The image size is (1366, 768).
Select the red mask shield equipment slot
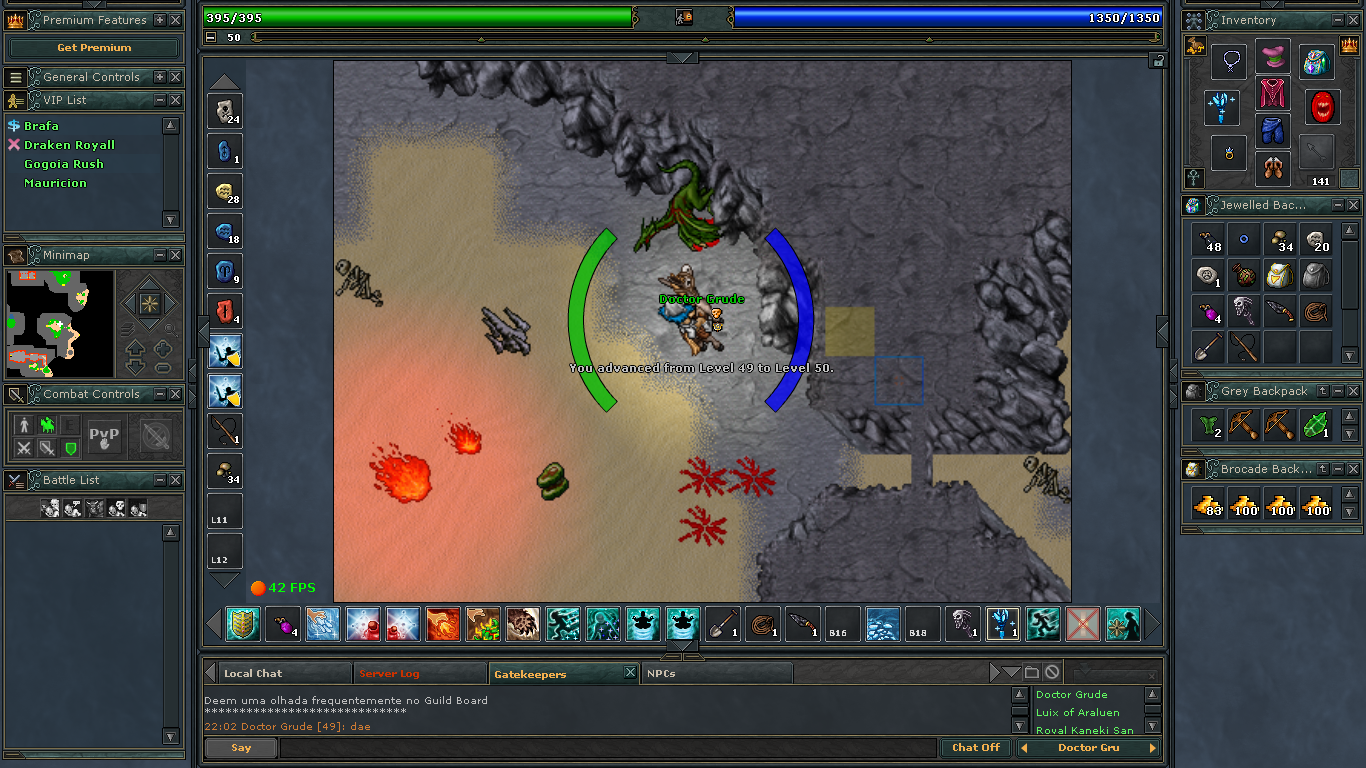[1323, 107]
